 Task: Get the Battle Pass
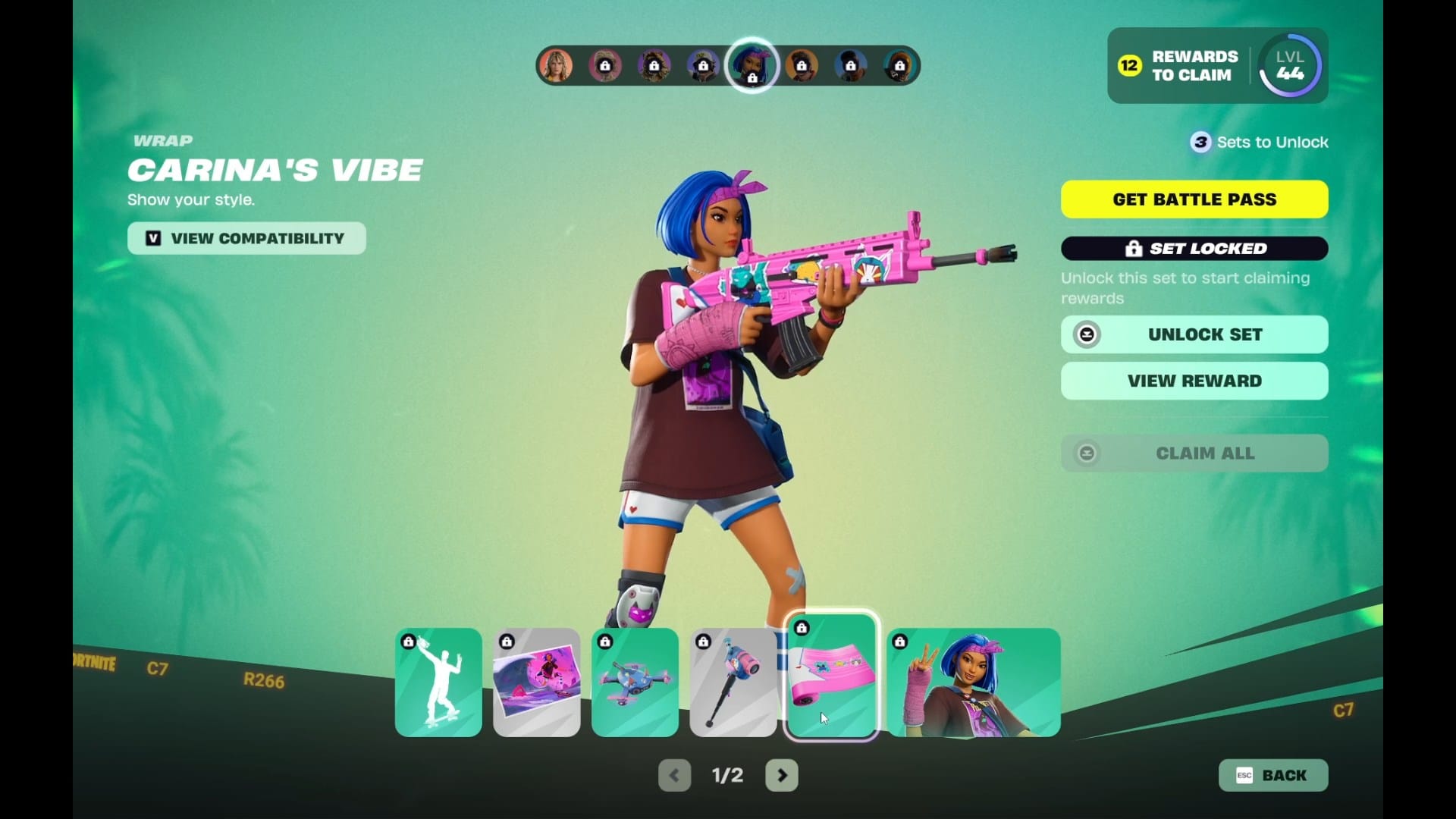coord(1194,199)
